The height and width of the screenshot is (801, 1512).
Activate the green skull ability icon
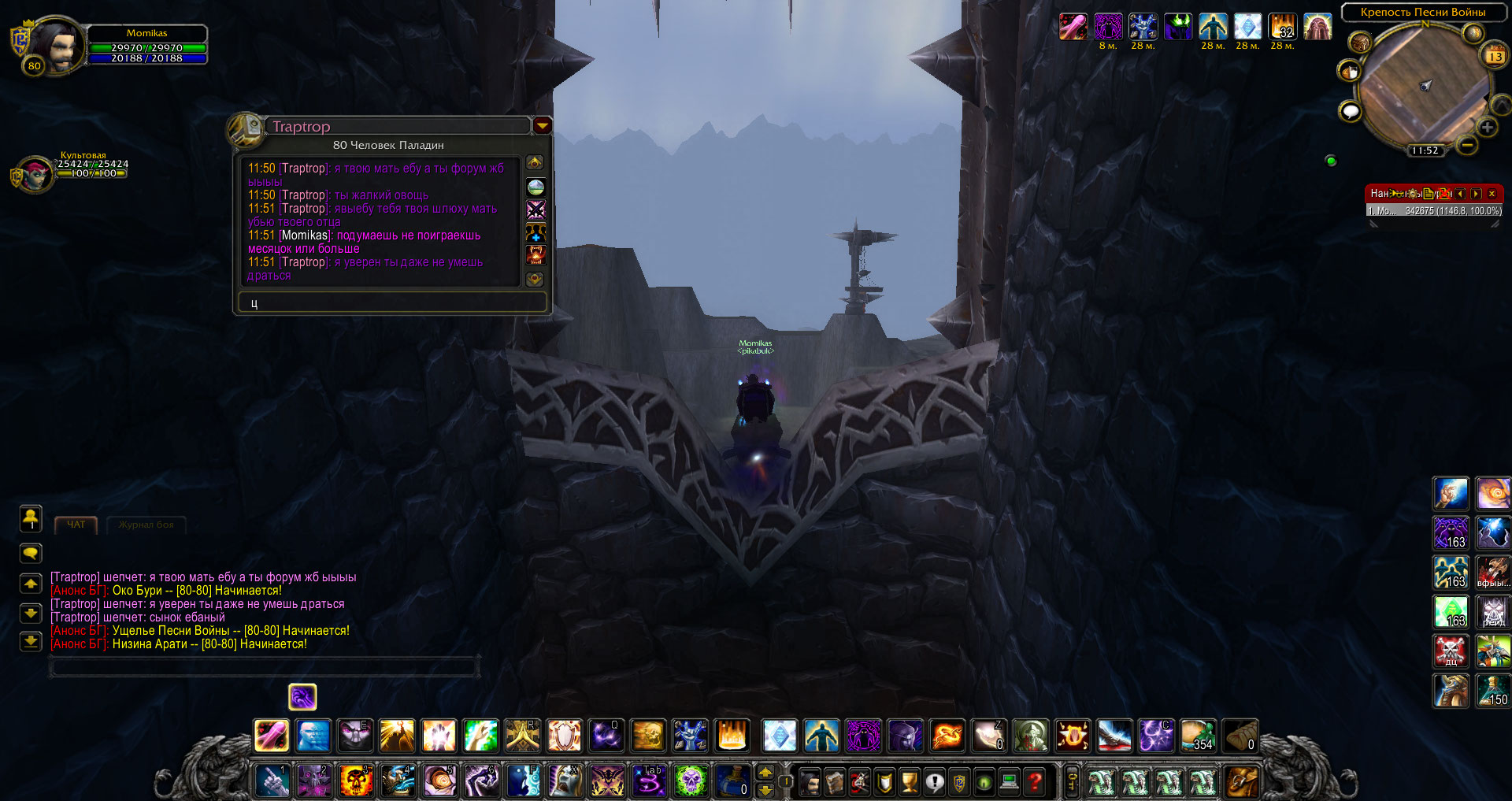[691, 781]
